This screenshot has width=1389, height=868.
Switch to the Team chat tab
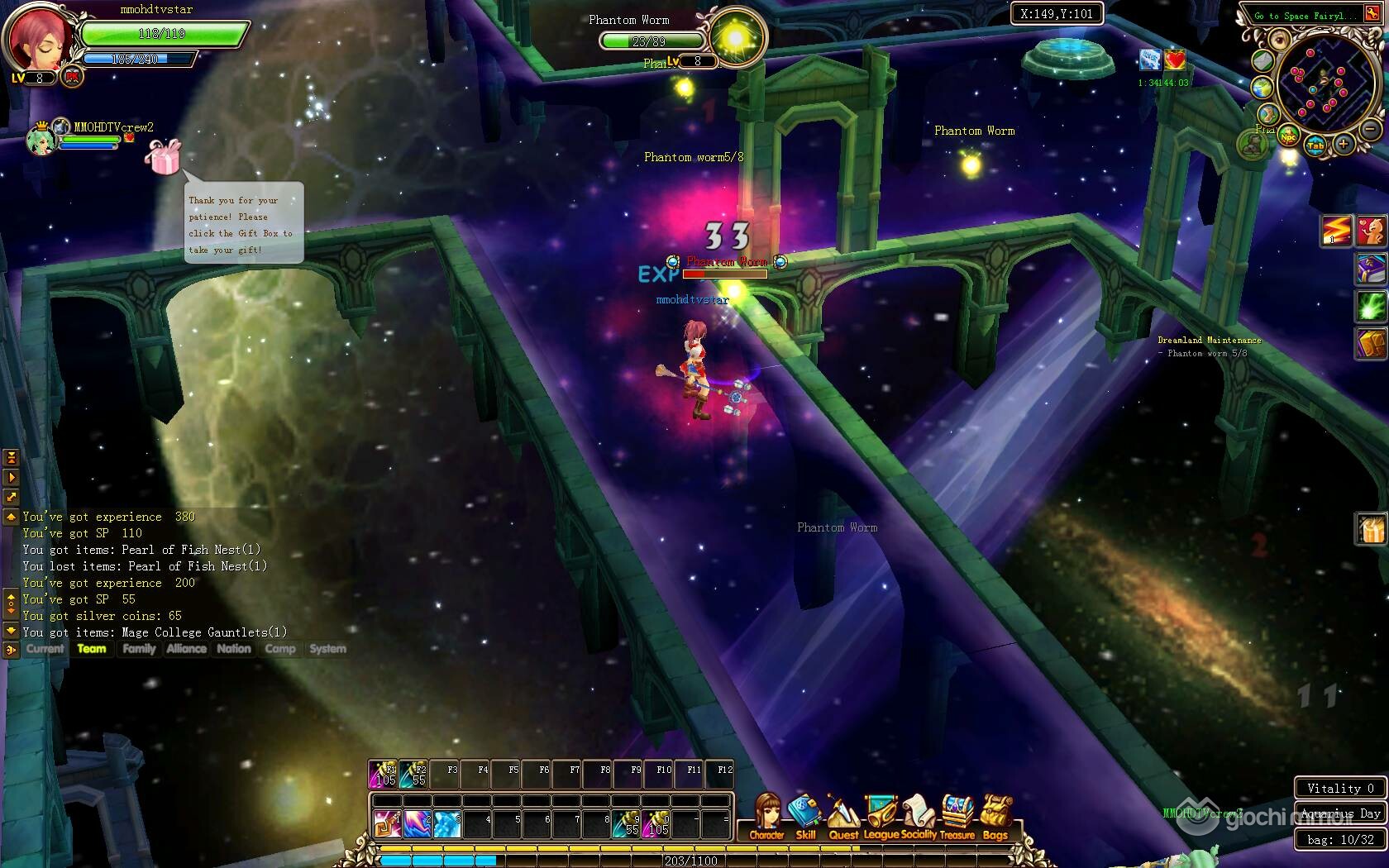click(92, 649)
